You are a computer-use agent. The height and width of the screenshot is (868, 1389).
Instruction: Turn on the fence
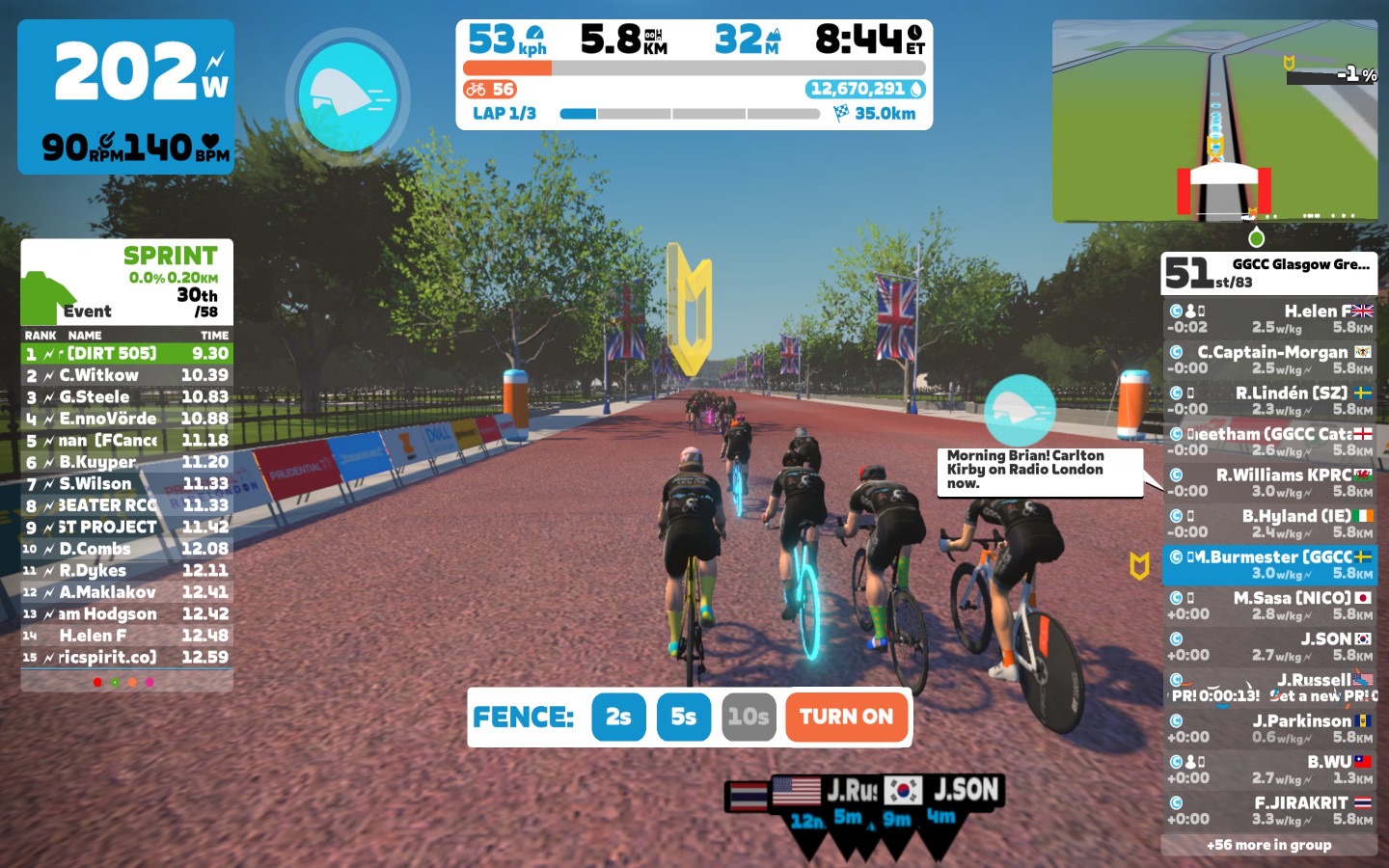pyautogui.click(x=846, y=717)
